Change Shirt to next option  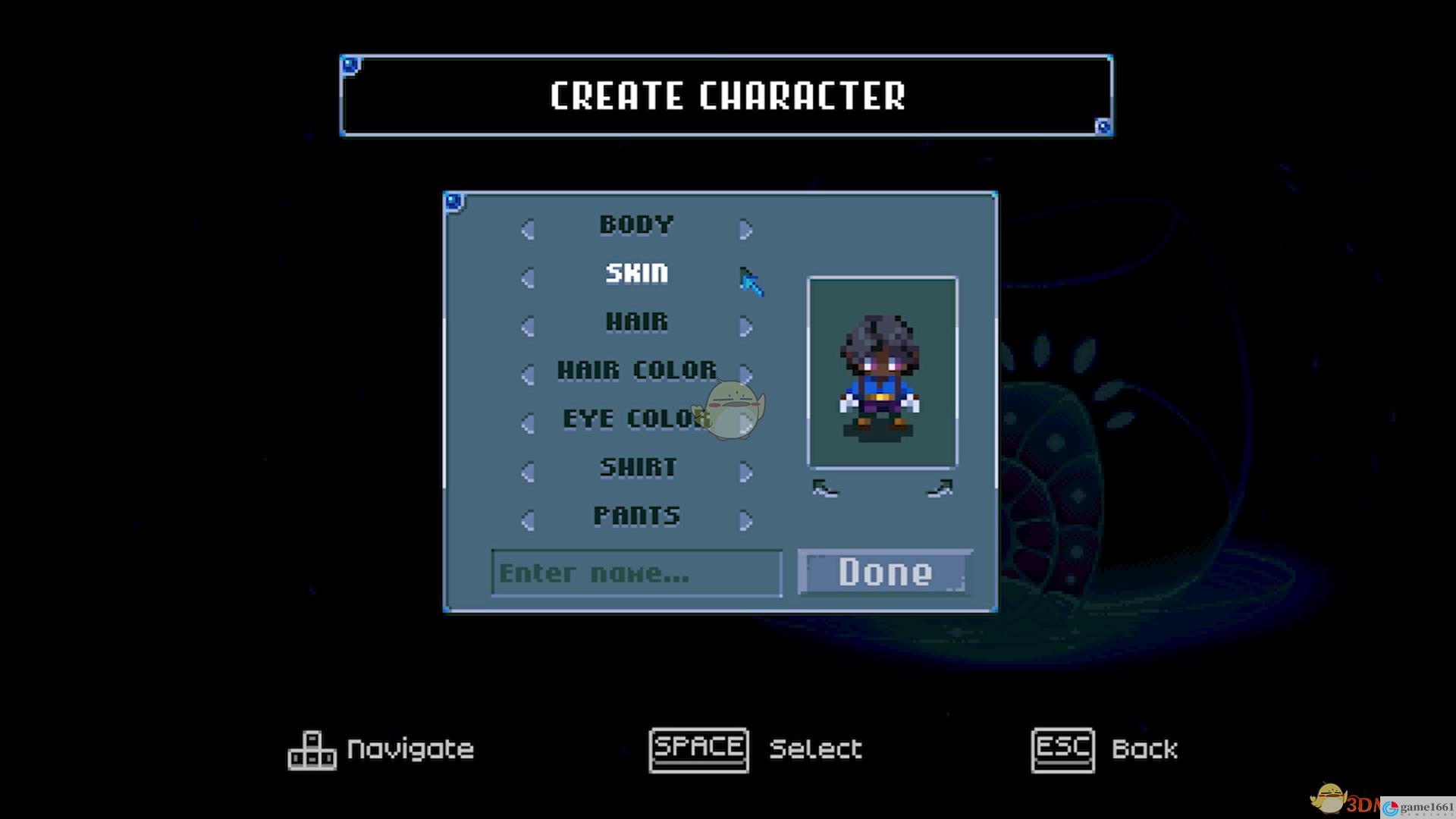pos(745,472)
